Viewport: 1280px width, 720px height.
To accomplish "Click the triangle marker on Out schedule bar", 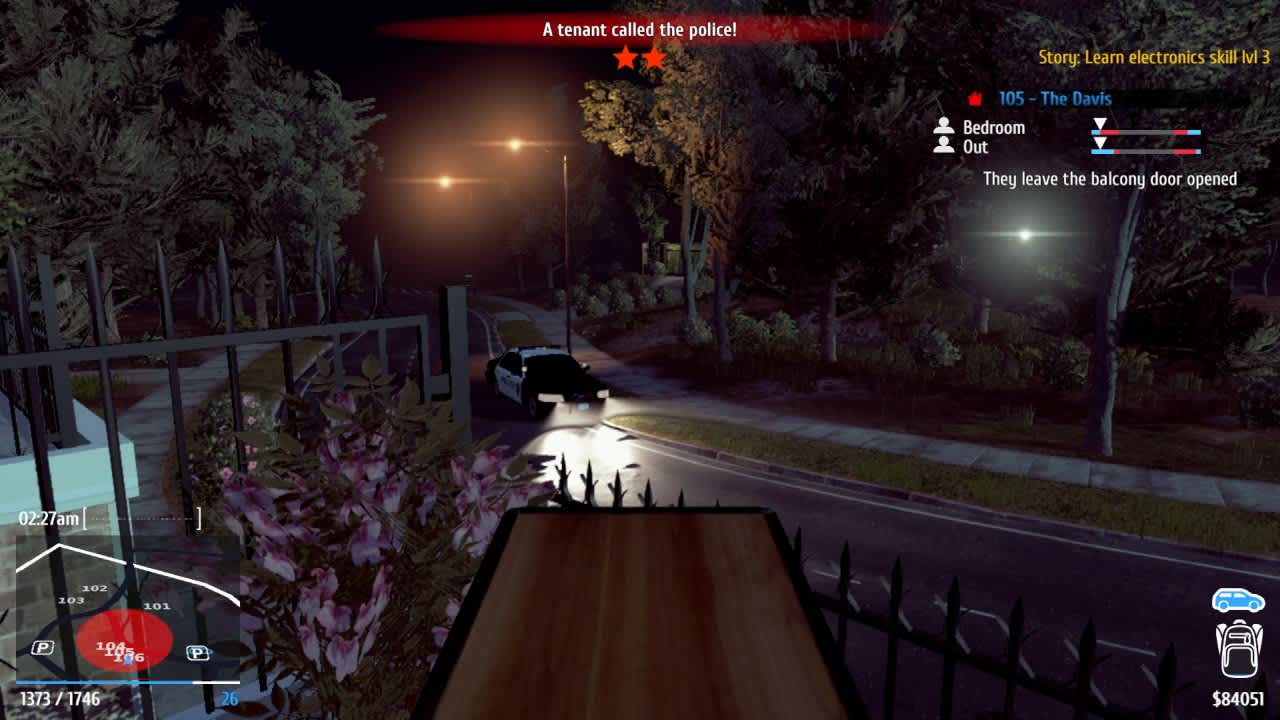I will click(x=1101, y=143).
